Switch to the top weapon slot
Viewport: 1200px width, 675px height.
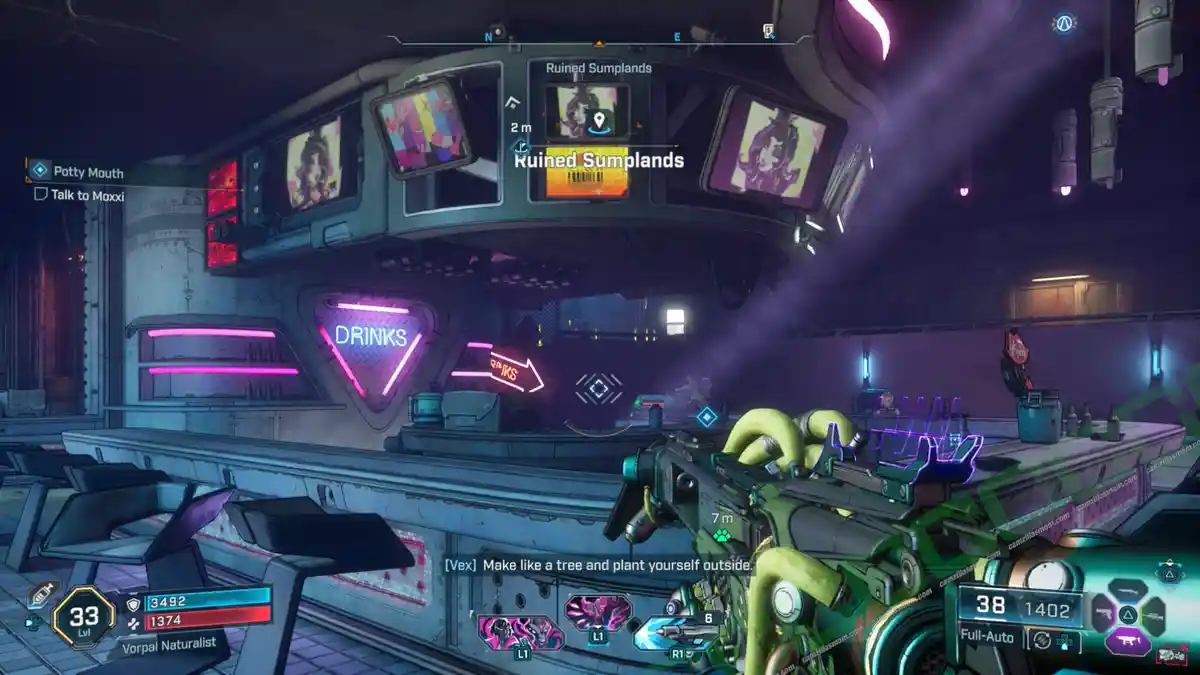coord(1126,588)
